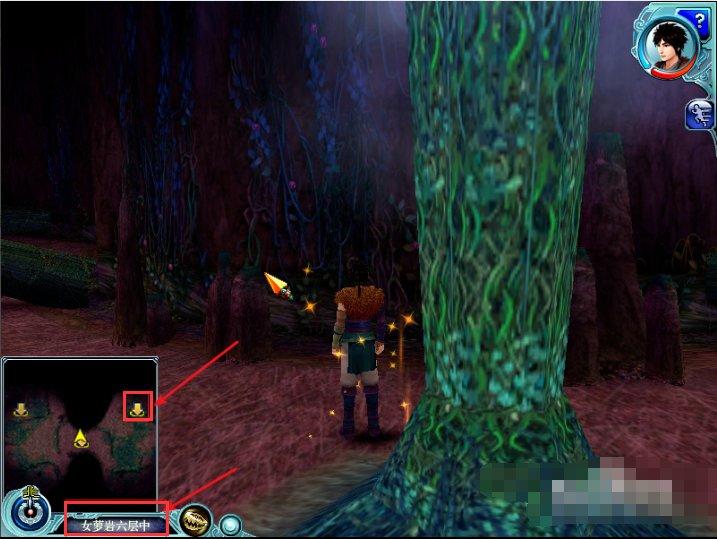Select the right-side exit marker on minimap
Image resolution: width=717 pixels, height=539 pixels.
pyautogui.click(x=137, y=407)
